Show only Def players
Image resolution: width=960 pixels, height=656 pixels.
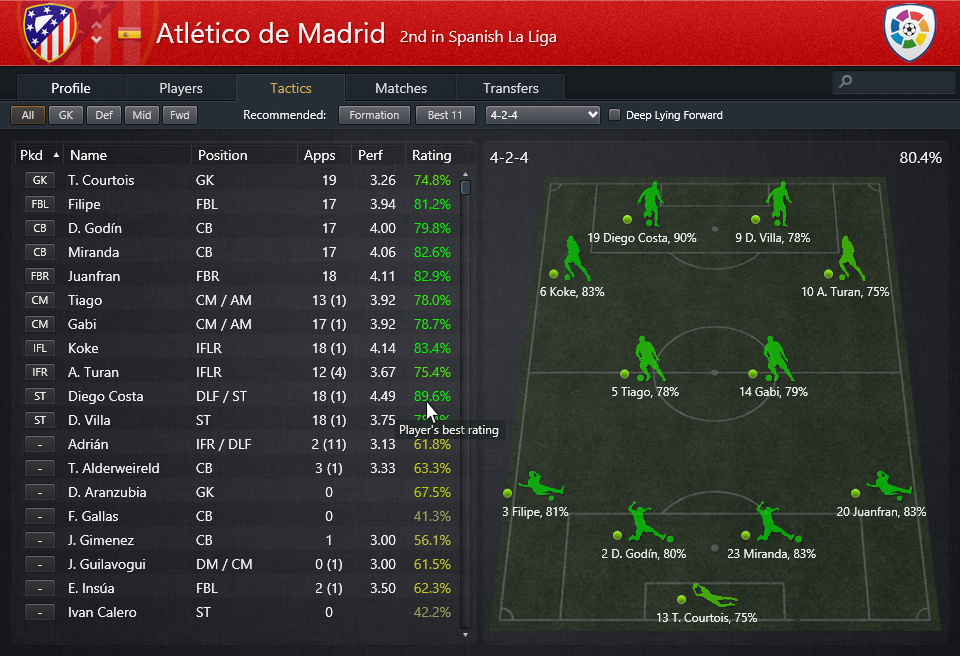tap(104, 115)
